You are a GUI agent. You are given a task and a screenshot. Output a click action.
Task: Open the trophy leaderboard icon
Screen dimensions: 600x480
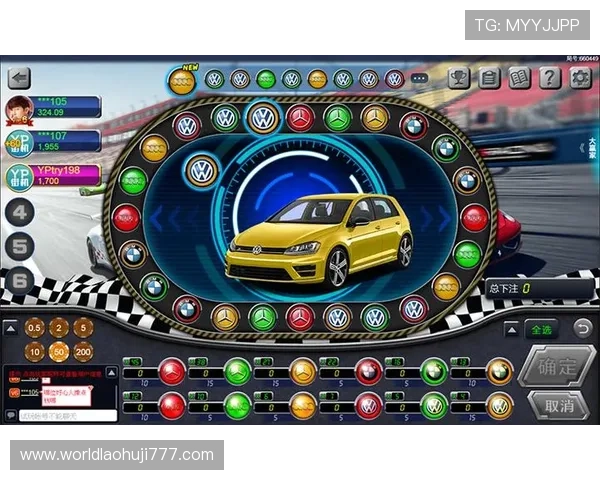[x=458, y=78]
